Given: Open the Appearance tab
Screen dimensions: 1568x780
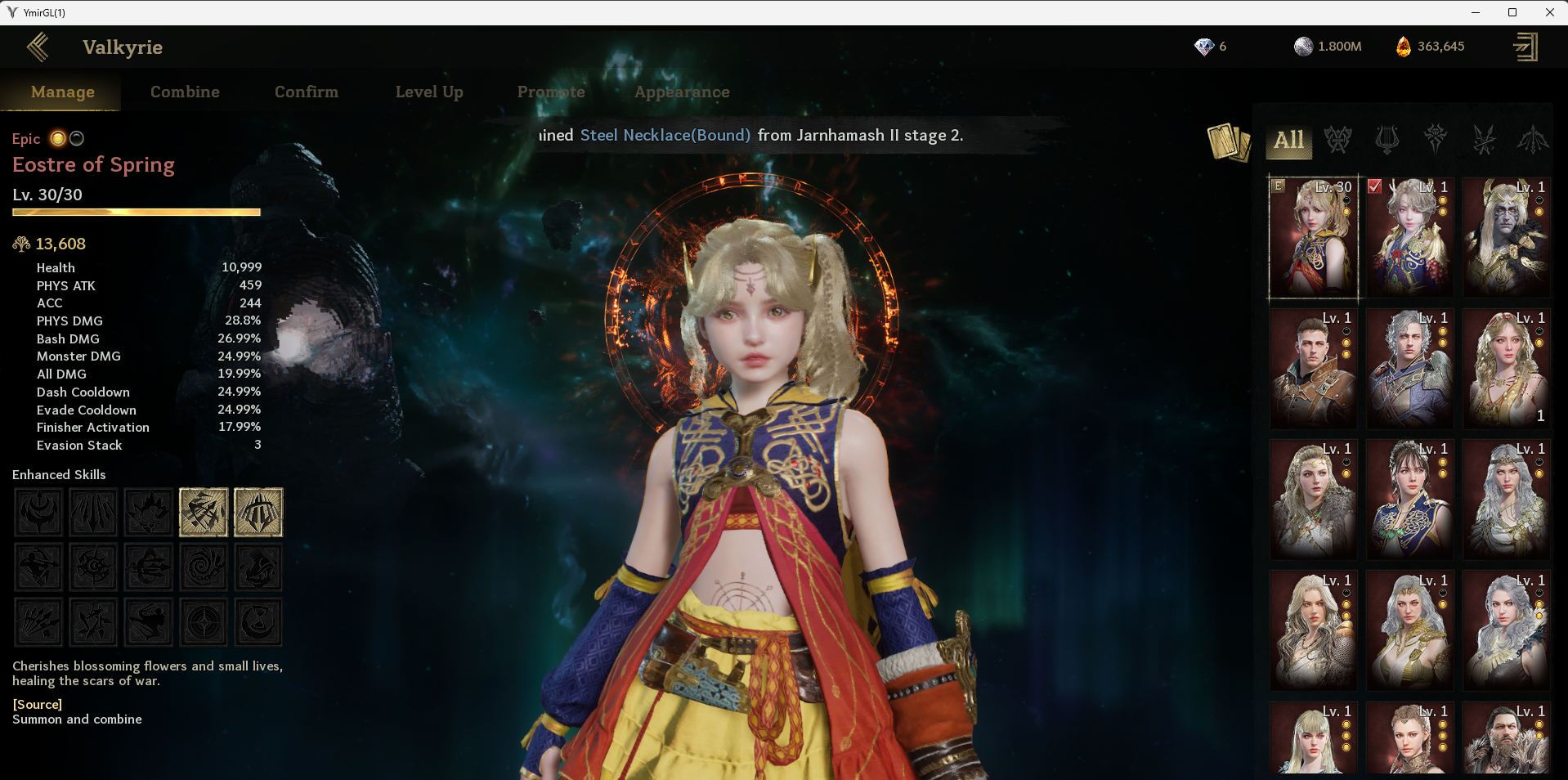Looking at the screenshot, I should [682, 92].
